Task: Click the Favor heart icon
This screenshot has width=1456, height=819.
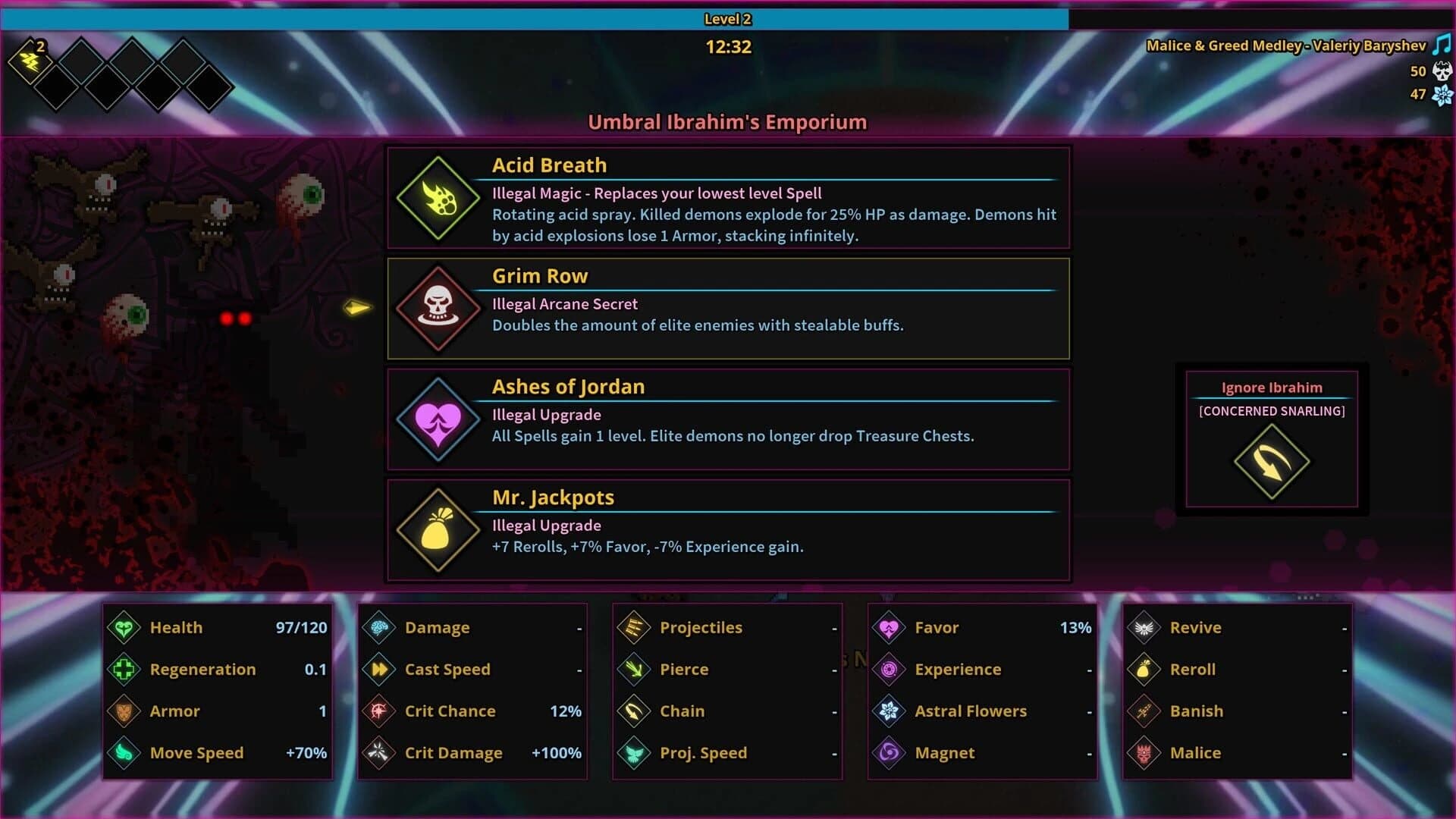Action: 889,627
